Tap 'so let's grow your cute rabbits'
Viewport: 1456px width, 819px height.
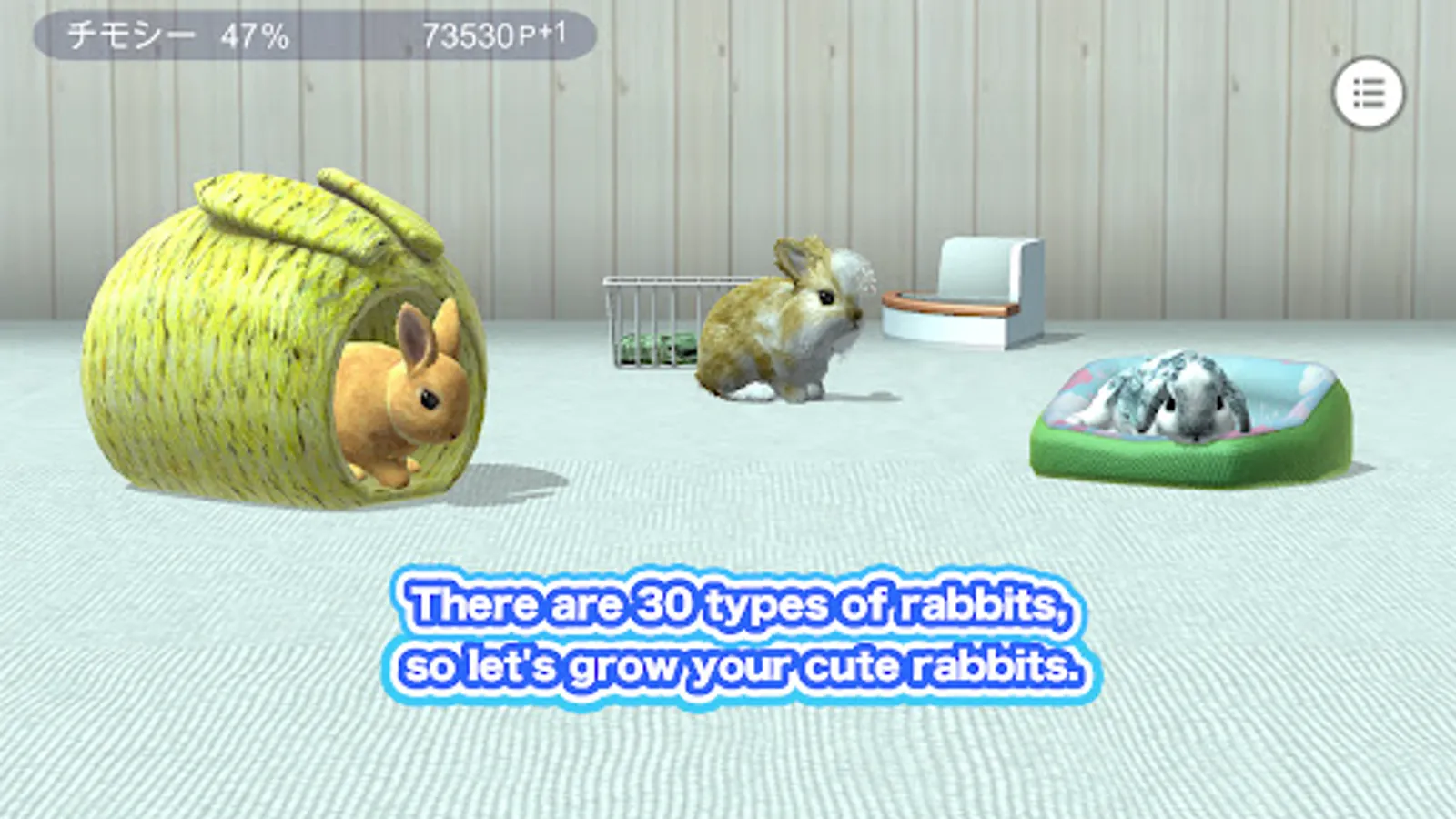coord(746,666)
